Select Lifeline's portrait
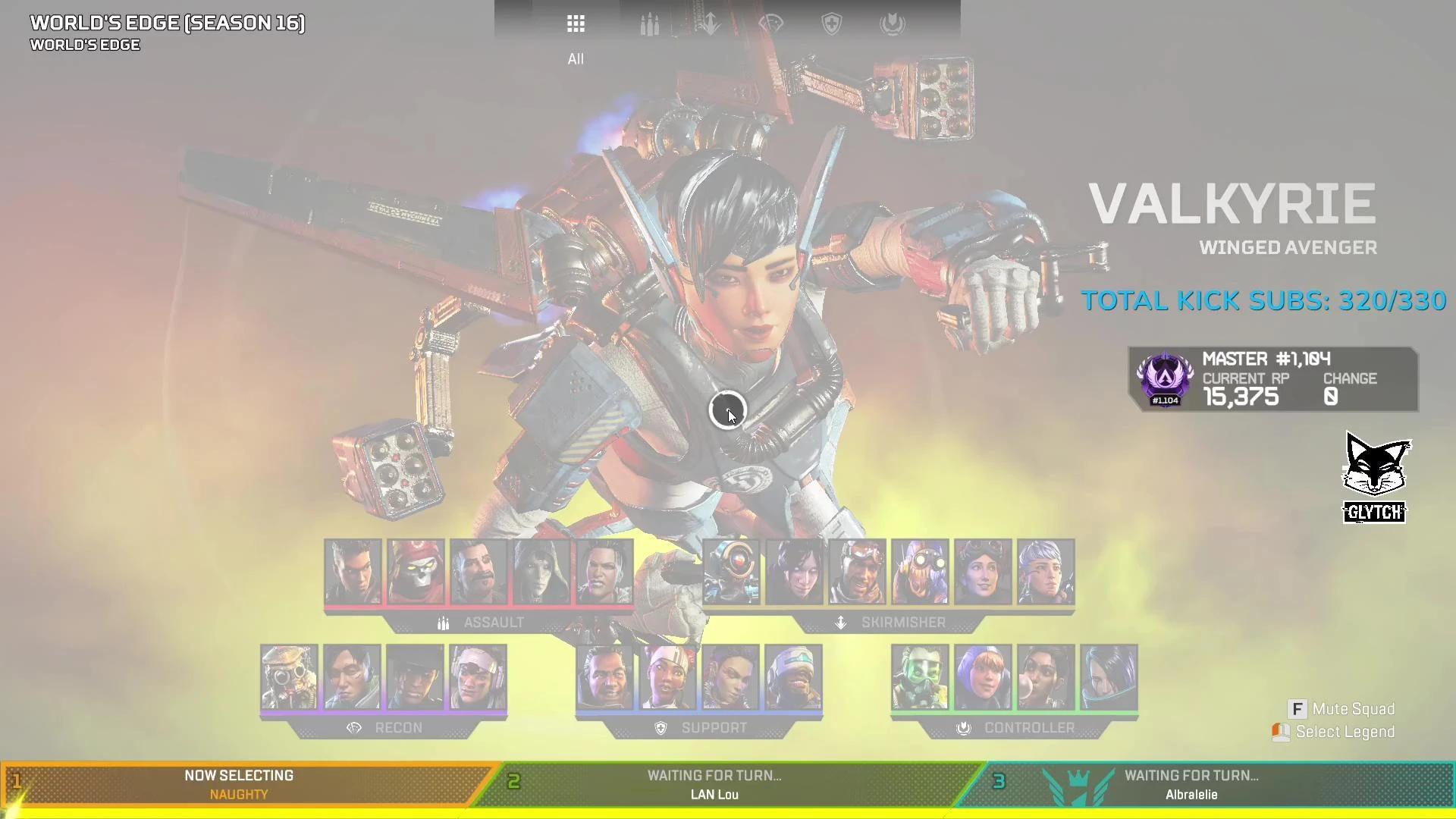1456x819 pixels. 667,677
